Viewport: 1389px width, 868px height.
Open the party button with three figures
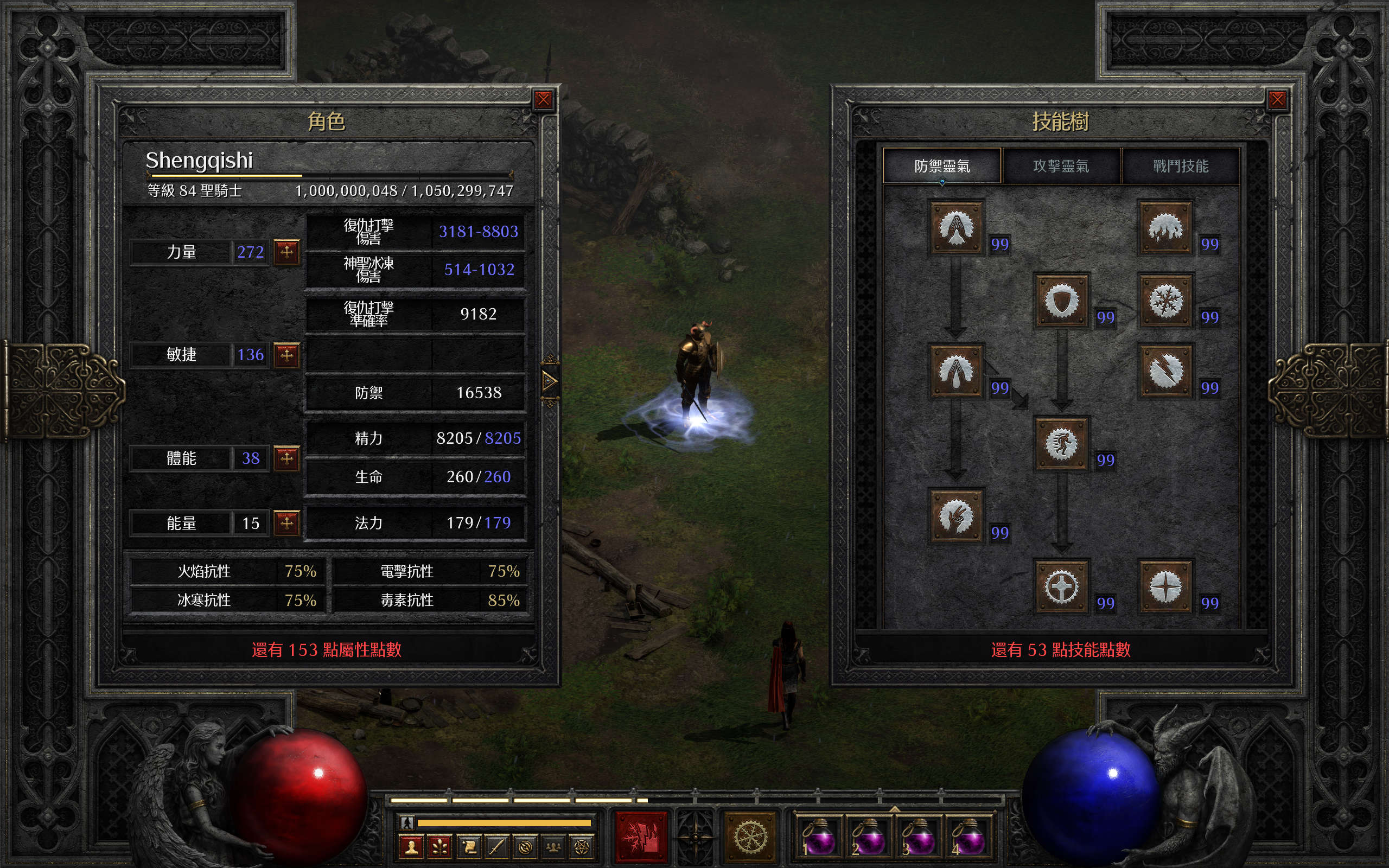tap(553, 847)
